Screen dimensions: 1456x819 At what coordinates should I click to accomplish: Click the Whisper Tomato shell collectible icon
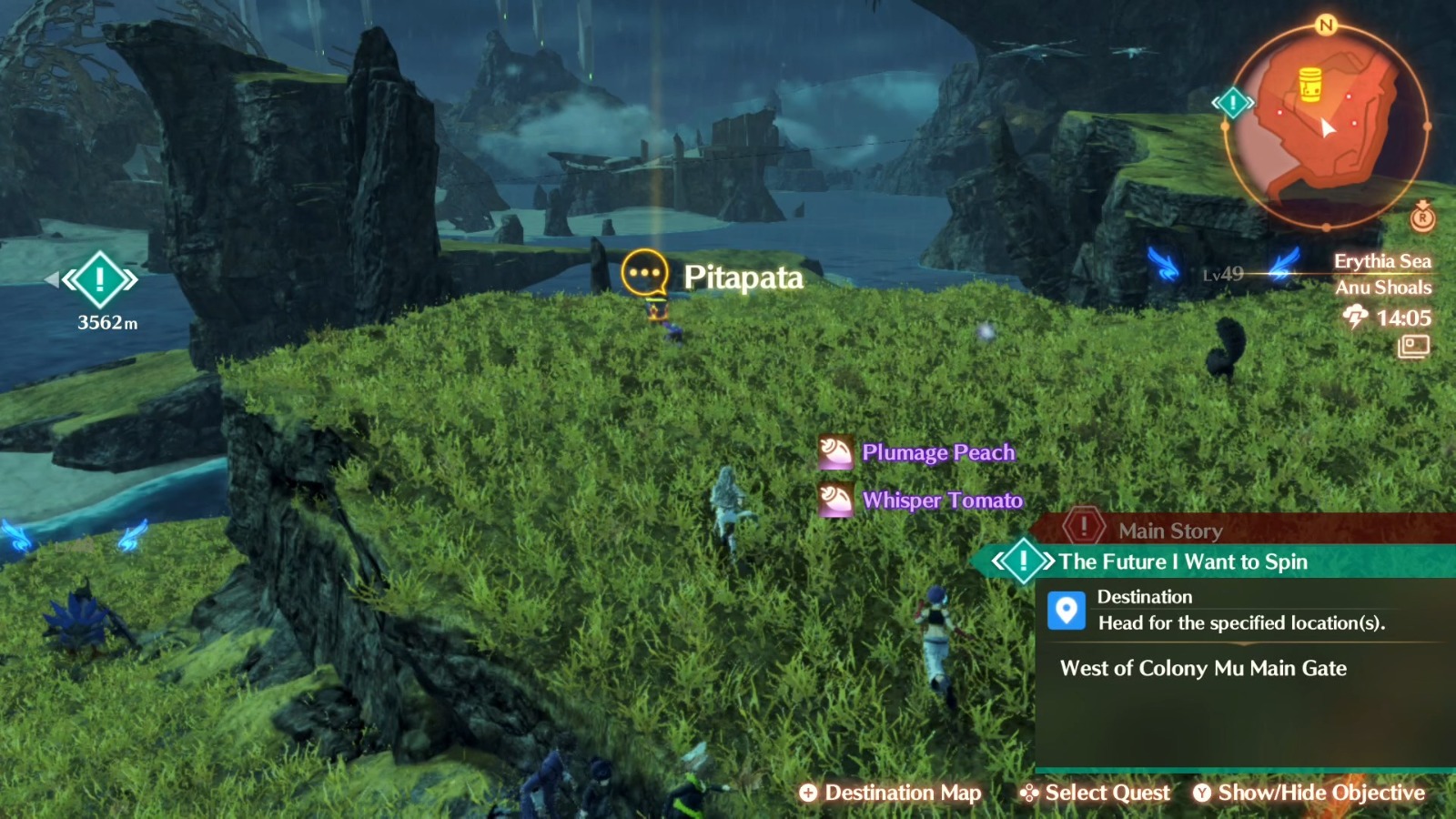point(834,500)
